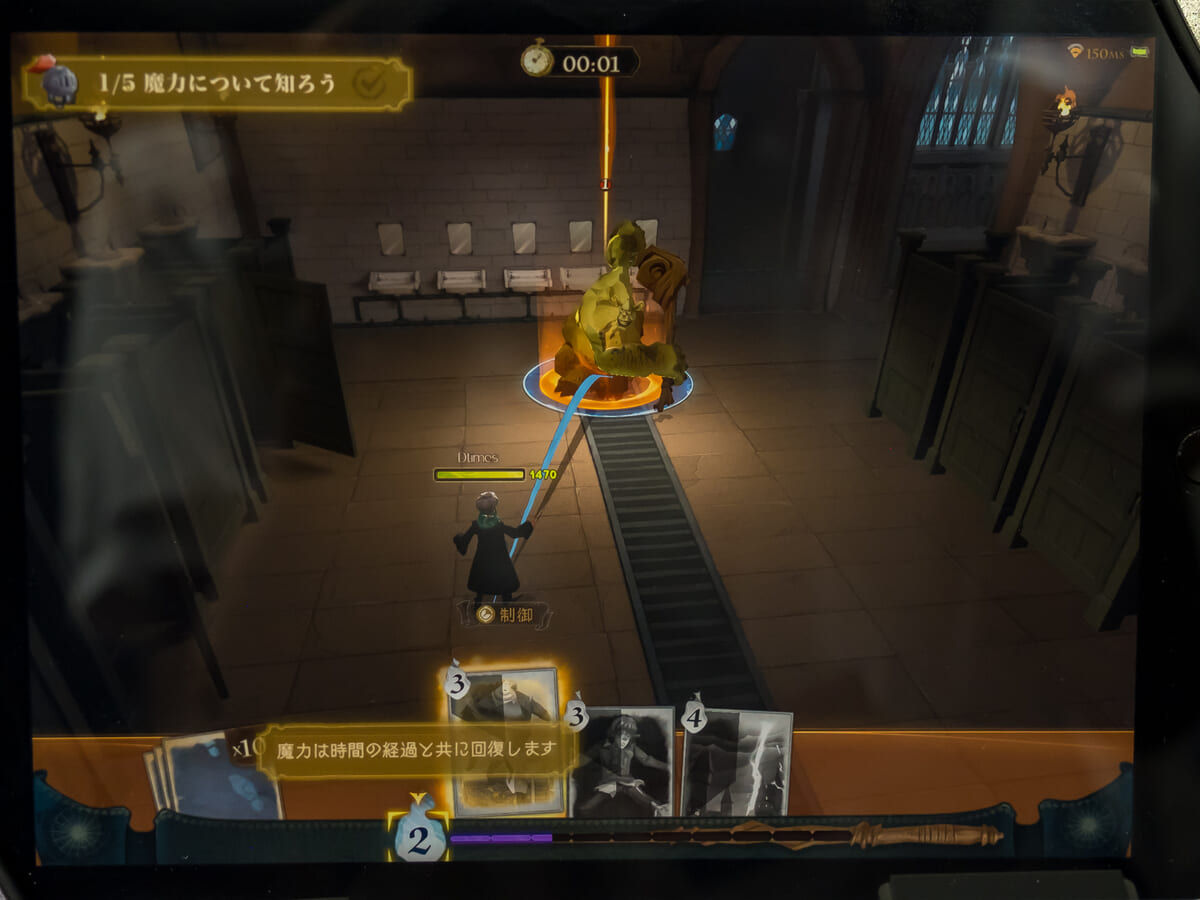Tap the magic recovery tutorial tooltip
Image resolution: width=1200 pixels, height=900 pixels.
(x=416, y=749)
